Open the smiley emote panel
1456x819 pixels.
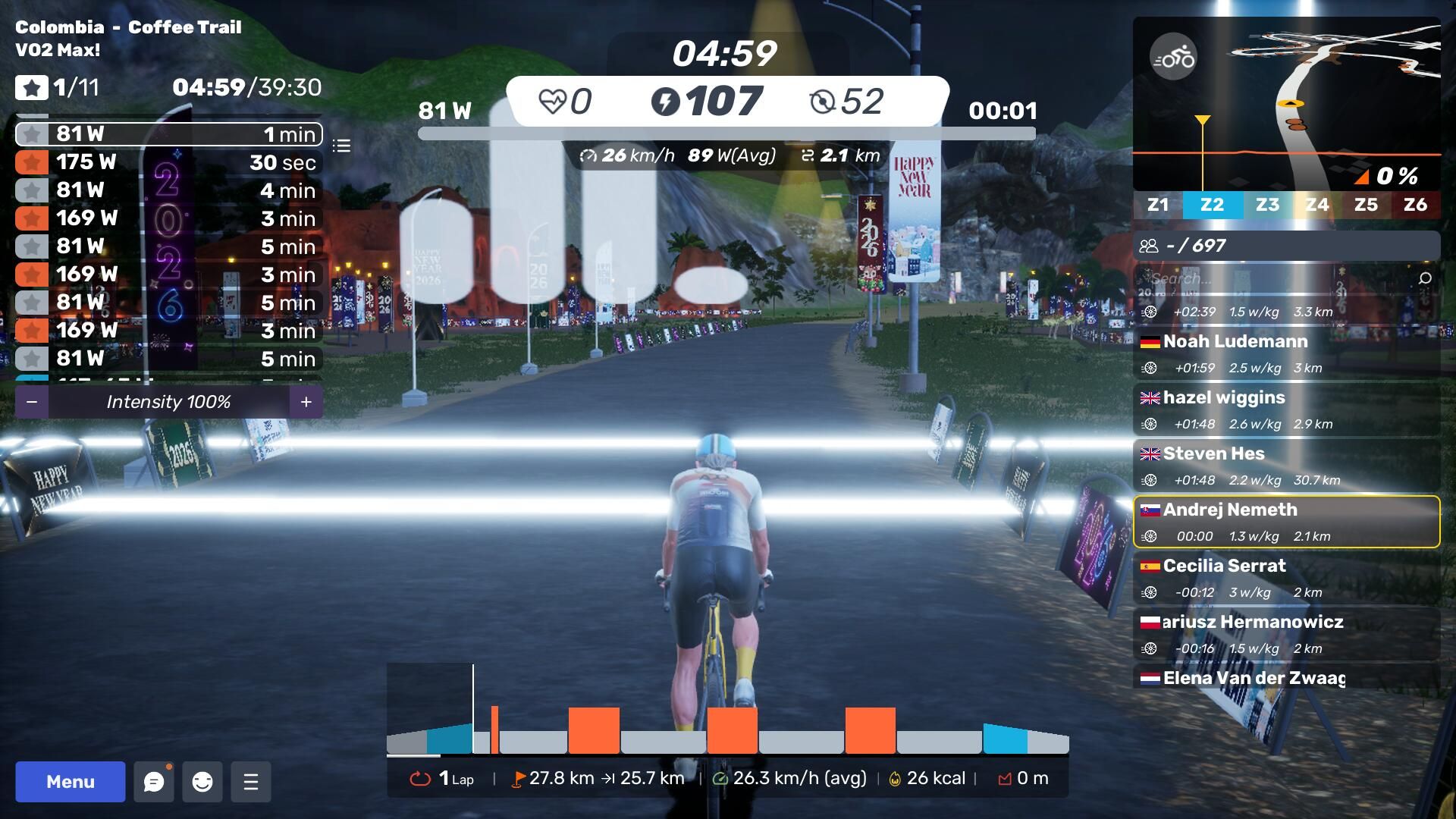point(202,782)
